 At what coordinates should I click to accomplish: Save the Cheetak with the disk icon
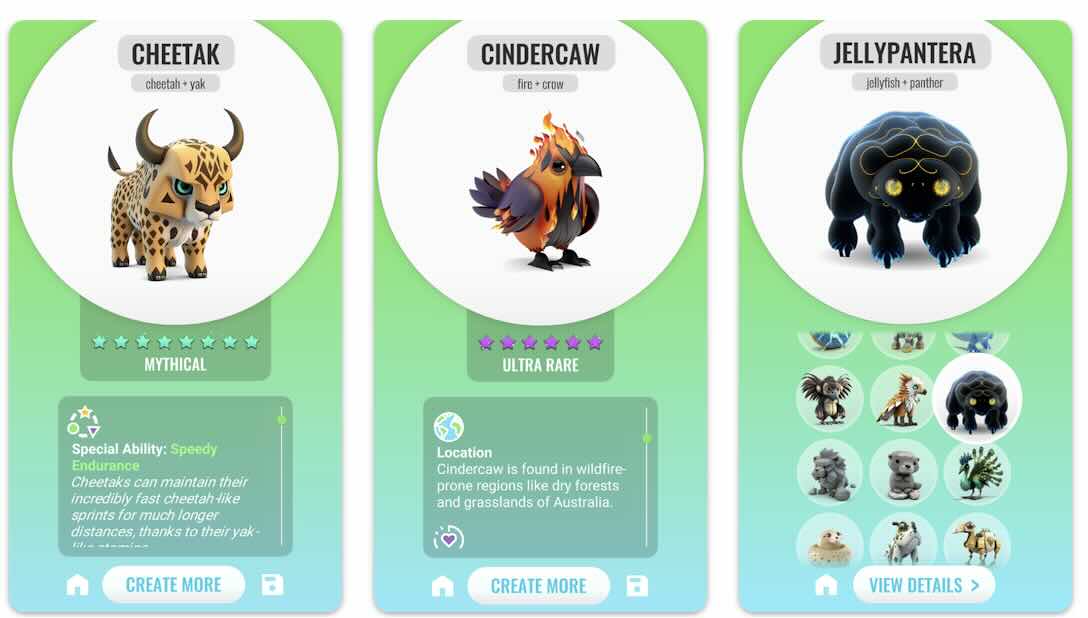[272, 585]
